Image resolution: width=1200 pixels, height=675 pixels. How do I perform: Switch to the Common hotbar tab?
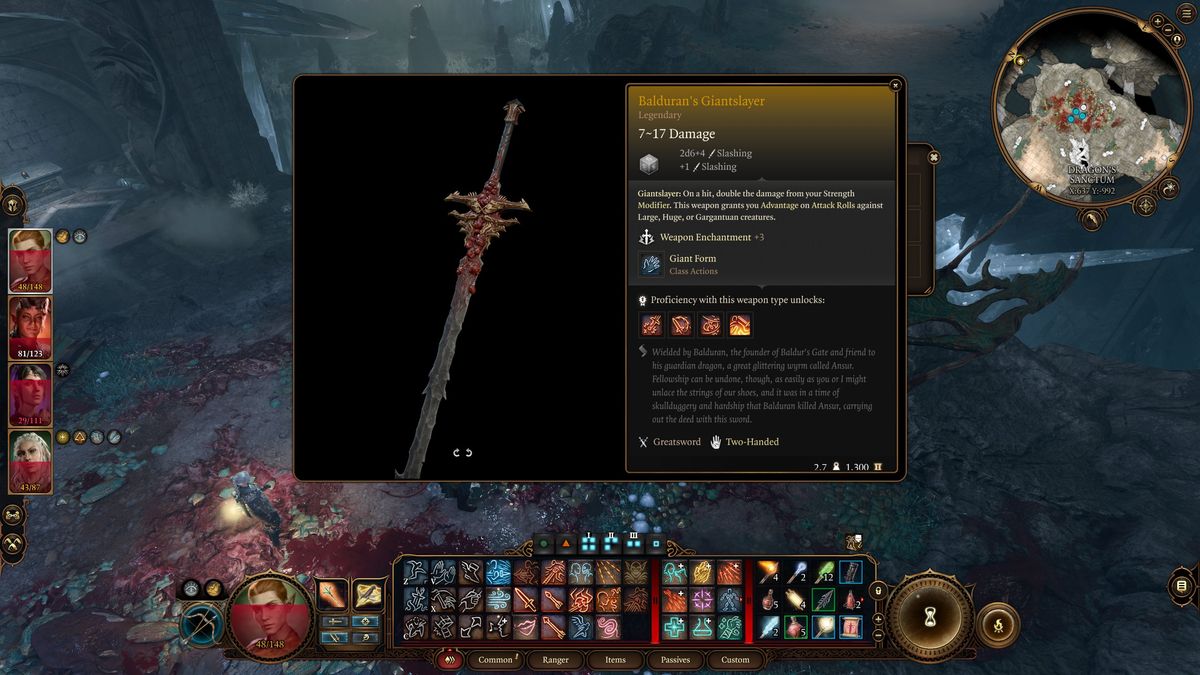click(496, 660)
